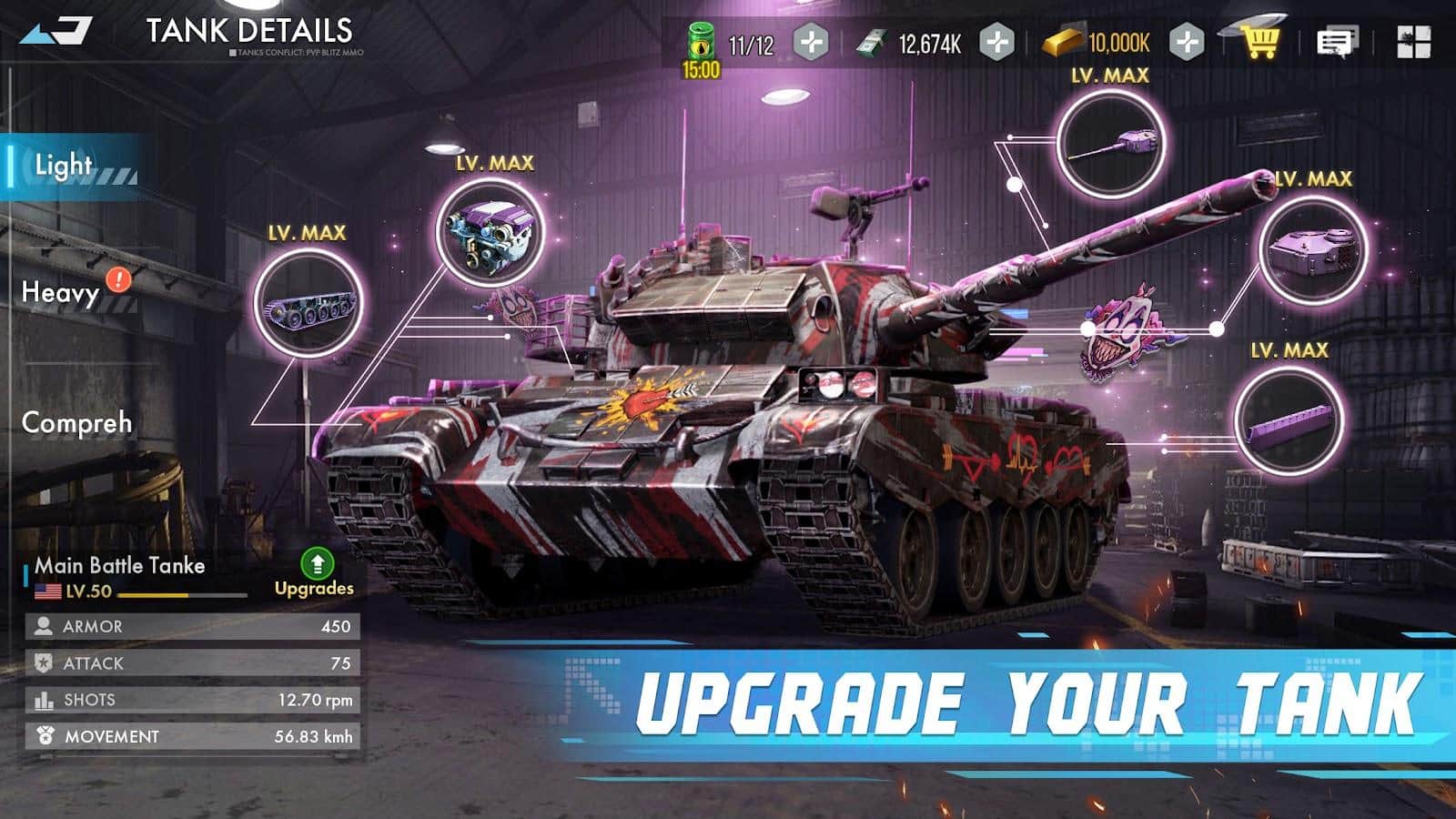1456x819 pixels.
Task: Add more fuel with the plus button
Action: [811, 42]
